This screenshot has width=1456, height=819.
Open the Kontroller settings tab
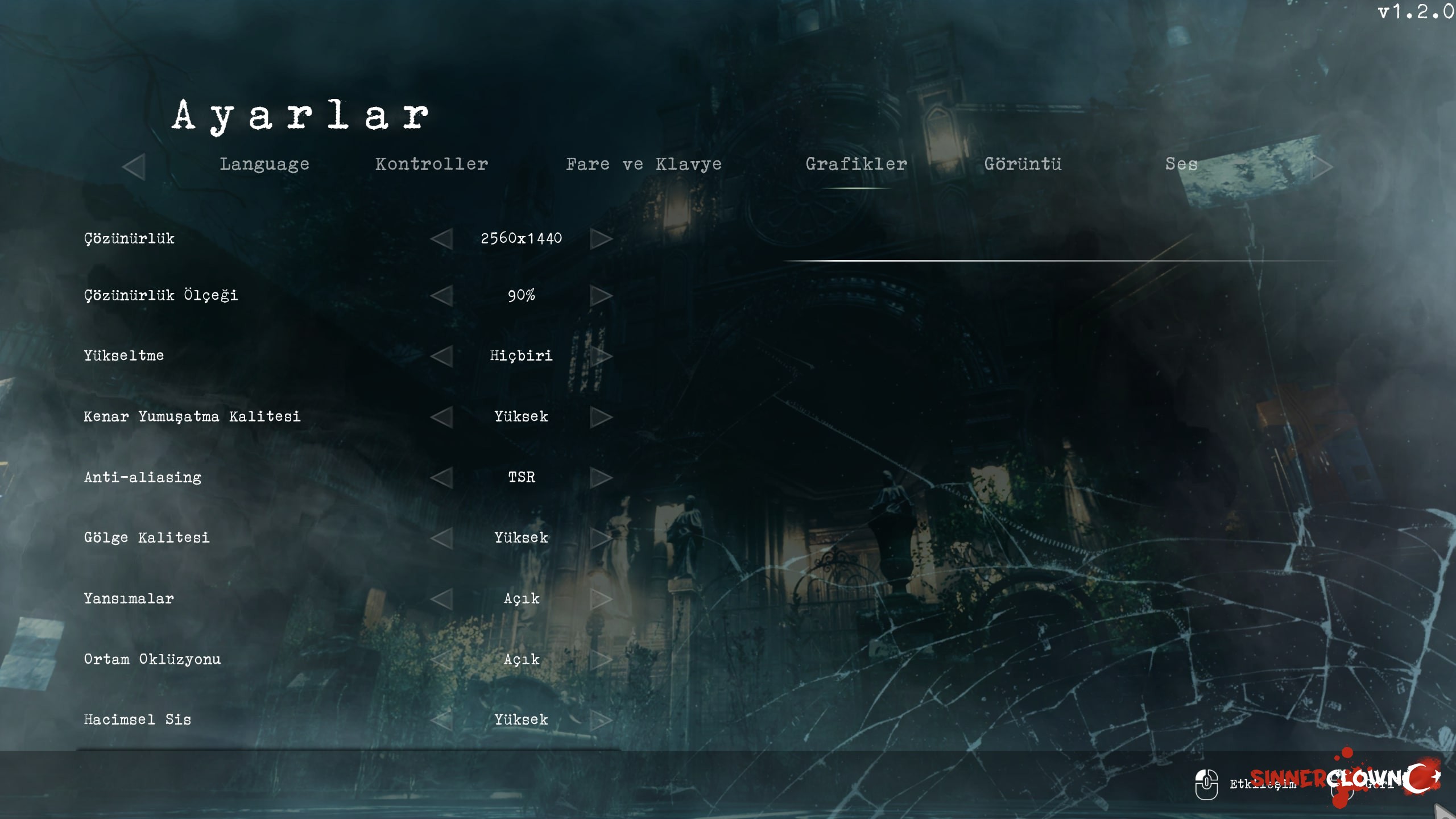click(432, 164)
